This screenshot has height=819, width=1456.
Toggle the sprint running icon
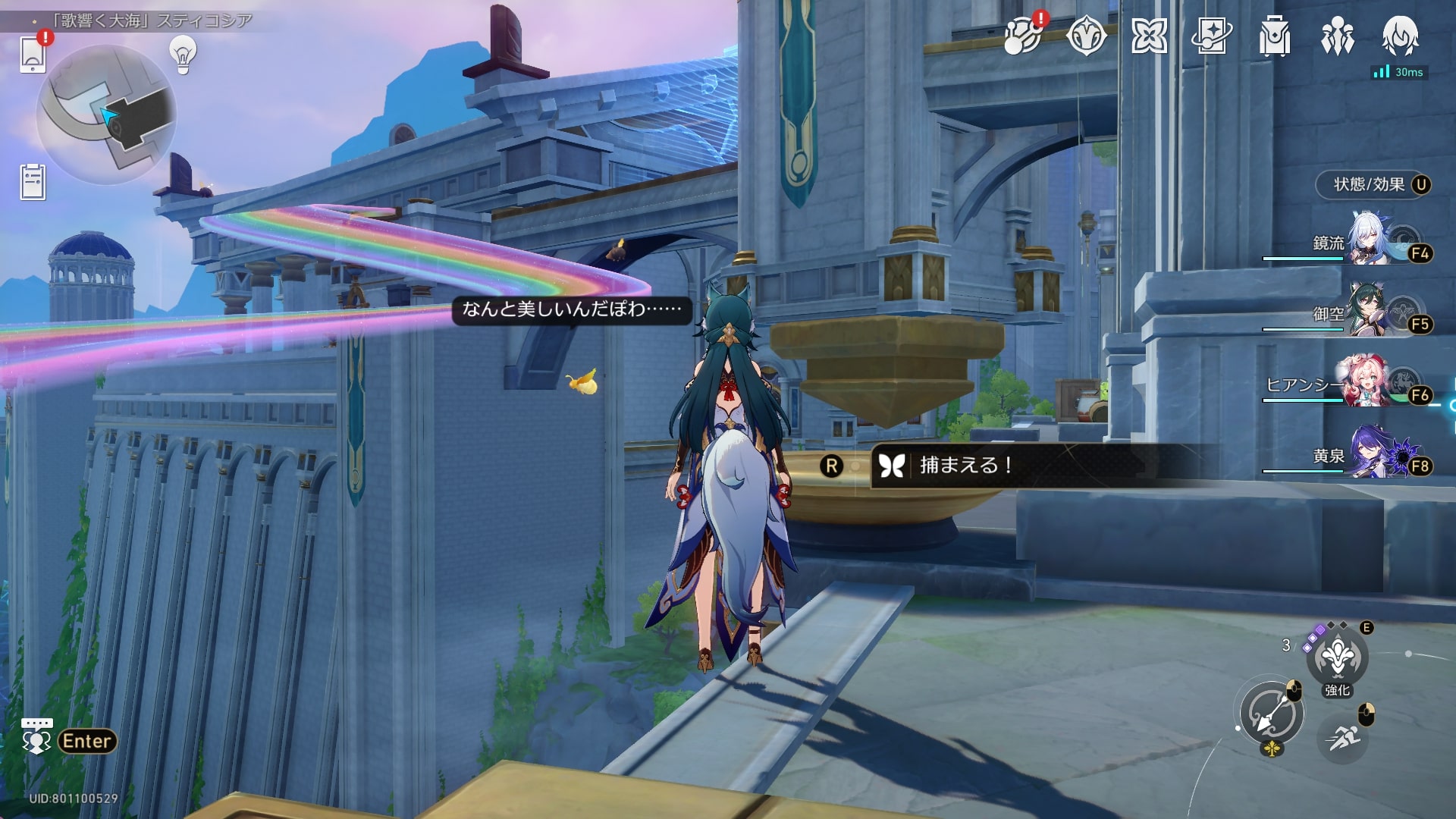click(x=1343, y=736)
